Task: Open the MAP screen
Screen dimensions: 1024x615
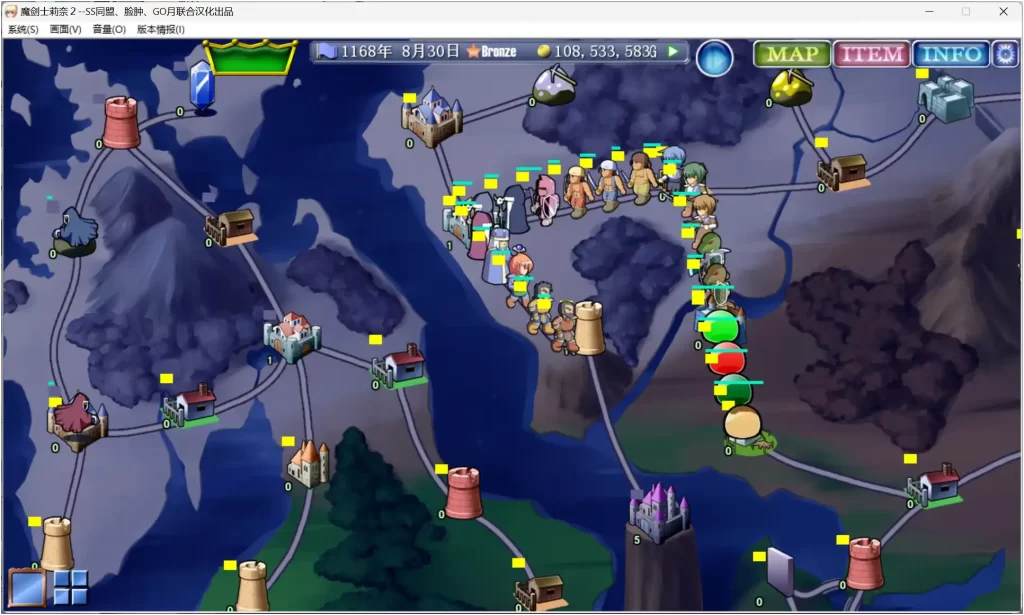Action: click(x=792, y=54)
